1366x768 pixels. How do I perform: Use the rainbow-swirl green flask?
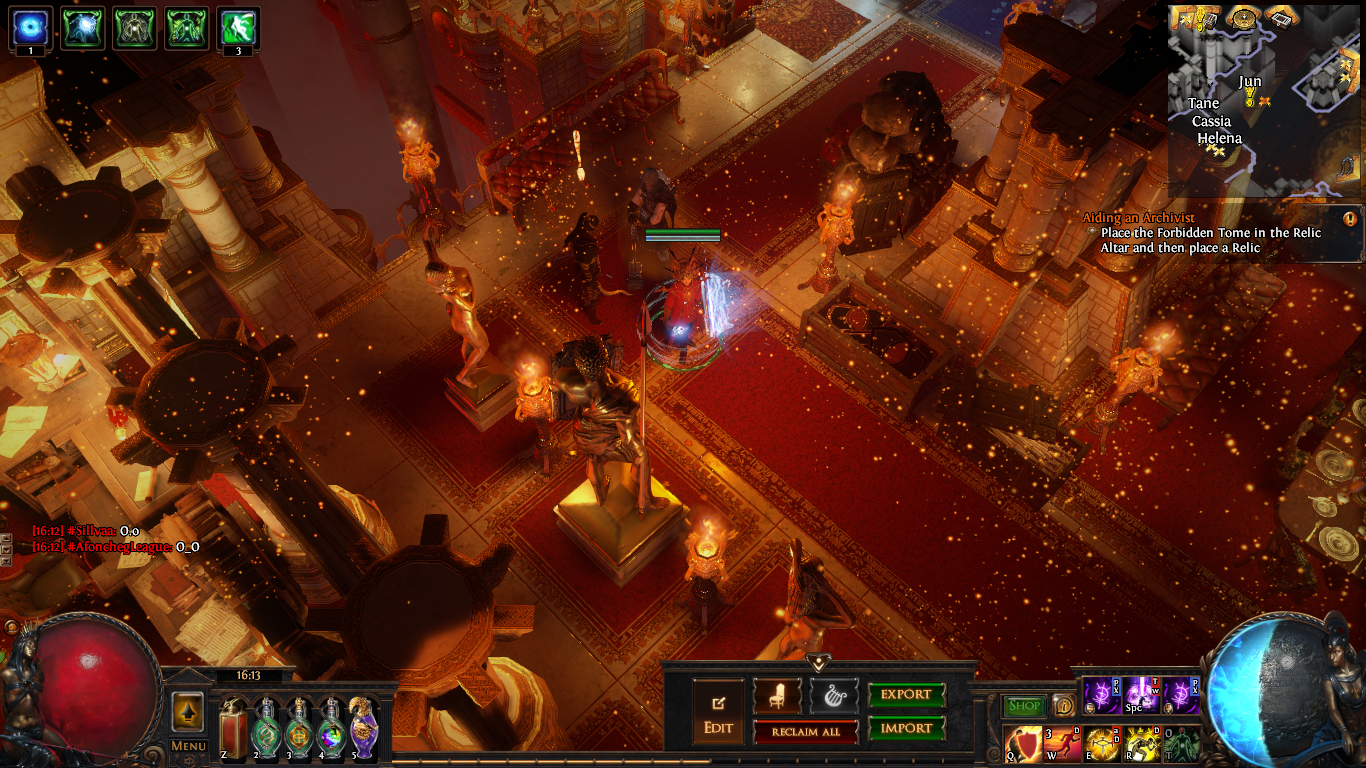pyautogui.click(x=330, y=727)
